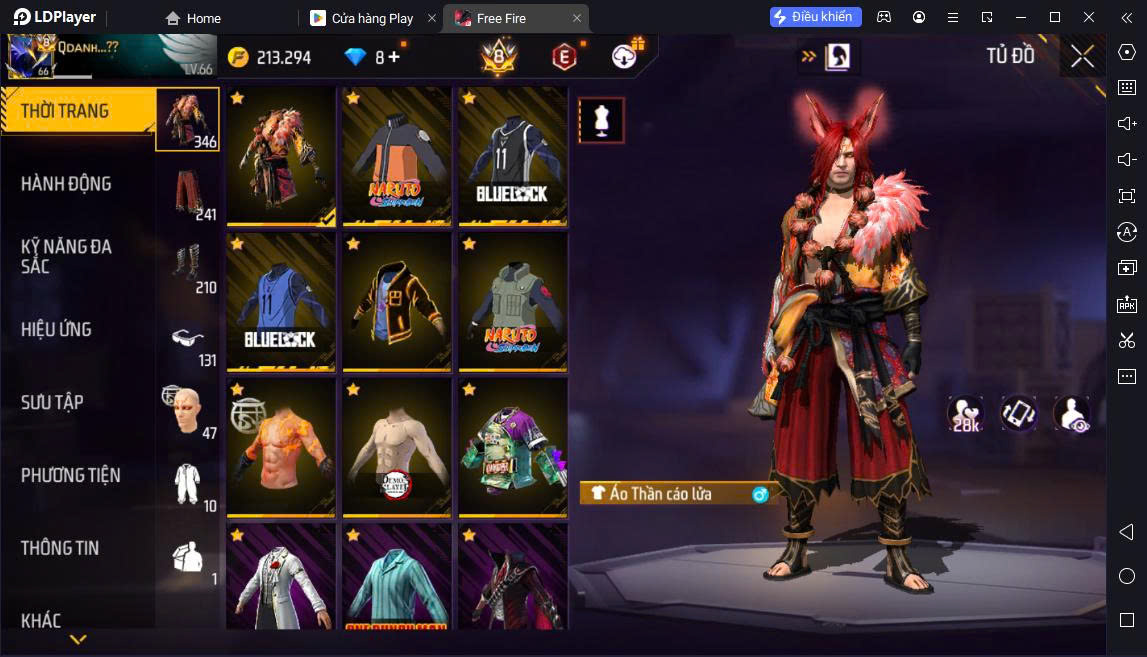Switch to the Hành Động tab
The height and width of the screenshot is (657, 1147).
point(66,184)
